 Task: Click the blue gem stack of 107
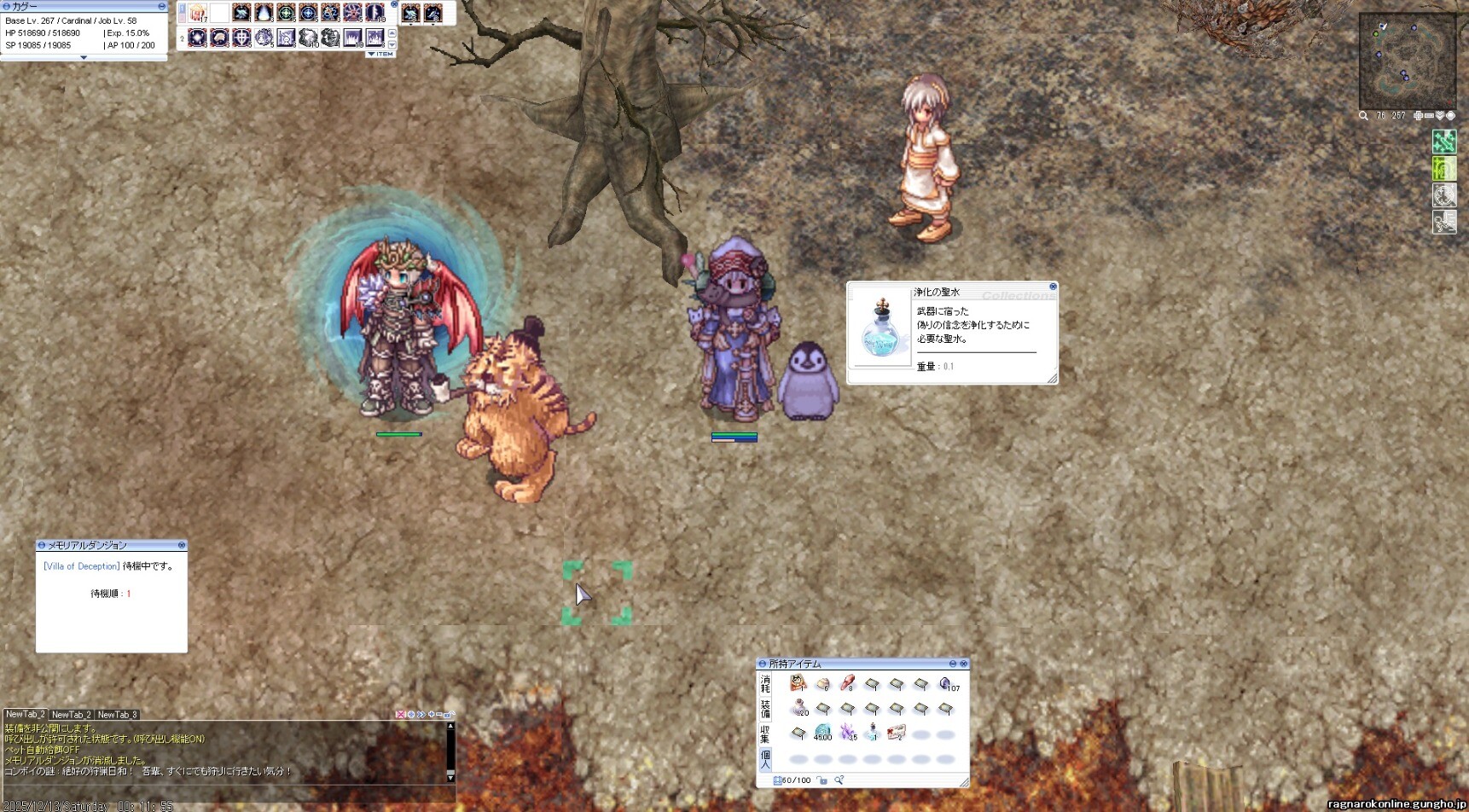945,684
